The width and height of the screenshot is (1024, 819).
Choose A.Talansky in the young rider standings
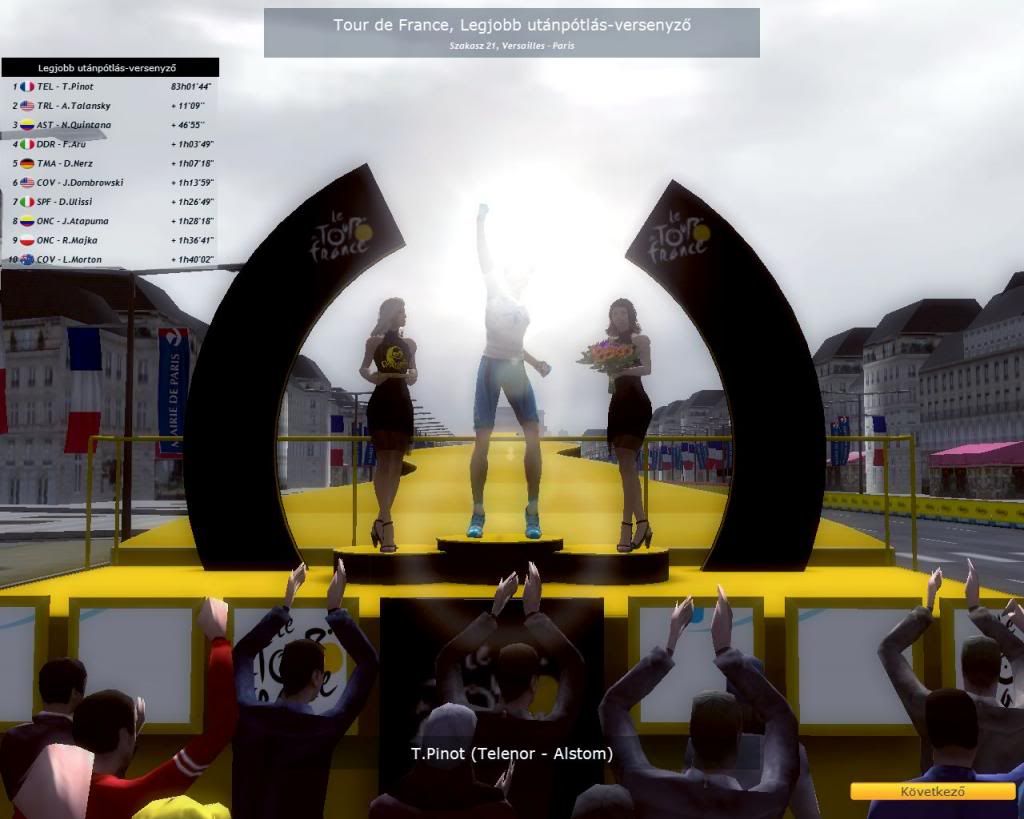pos(110,106)
